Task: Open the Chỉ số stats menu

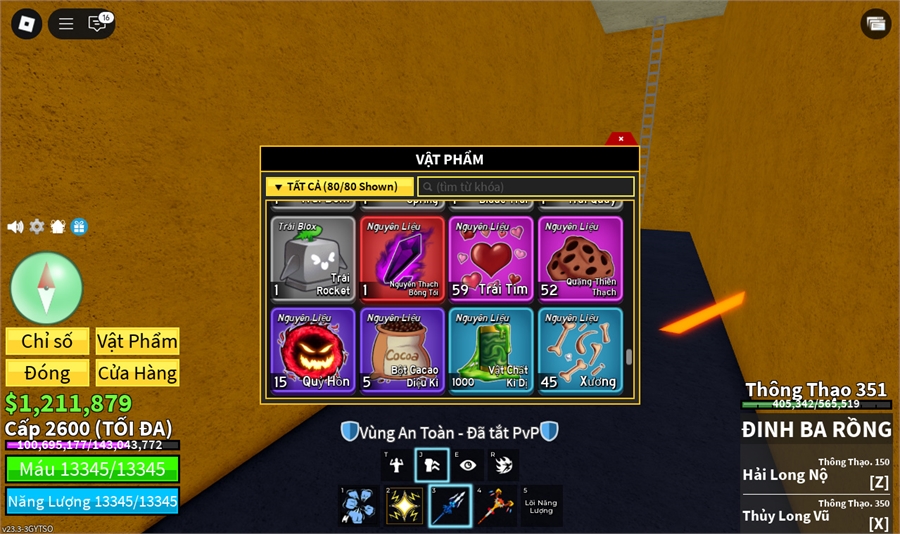Action: pyautogui.click(x=47, y=341)
